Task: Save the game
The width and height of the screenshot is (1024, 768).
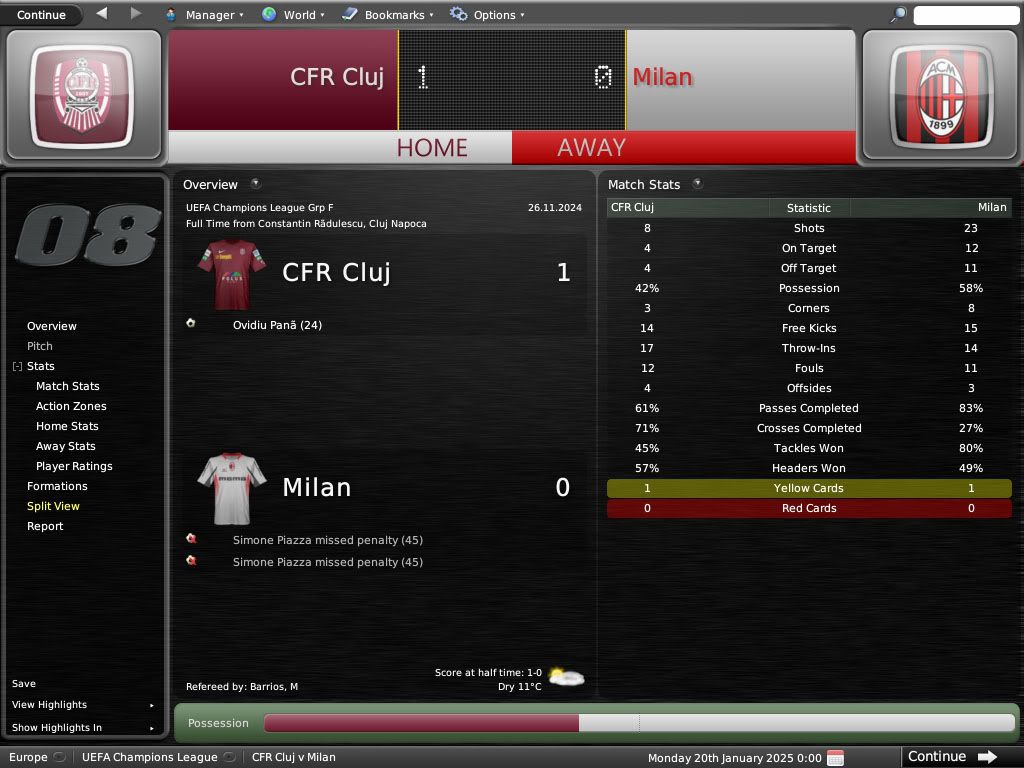Action: click(x=24, y=684)
